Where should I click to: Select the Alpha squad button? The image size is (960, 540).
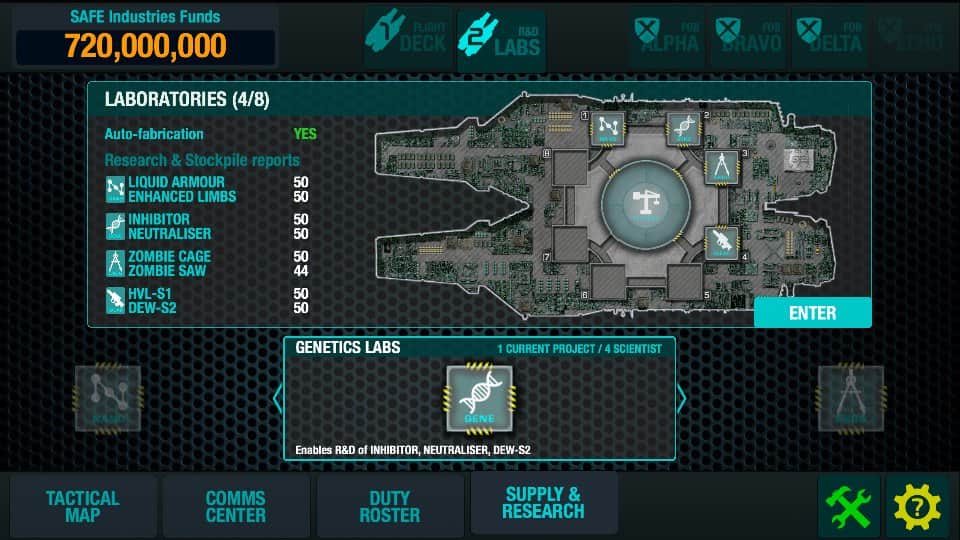[x=667, y=38]
